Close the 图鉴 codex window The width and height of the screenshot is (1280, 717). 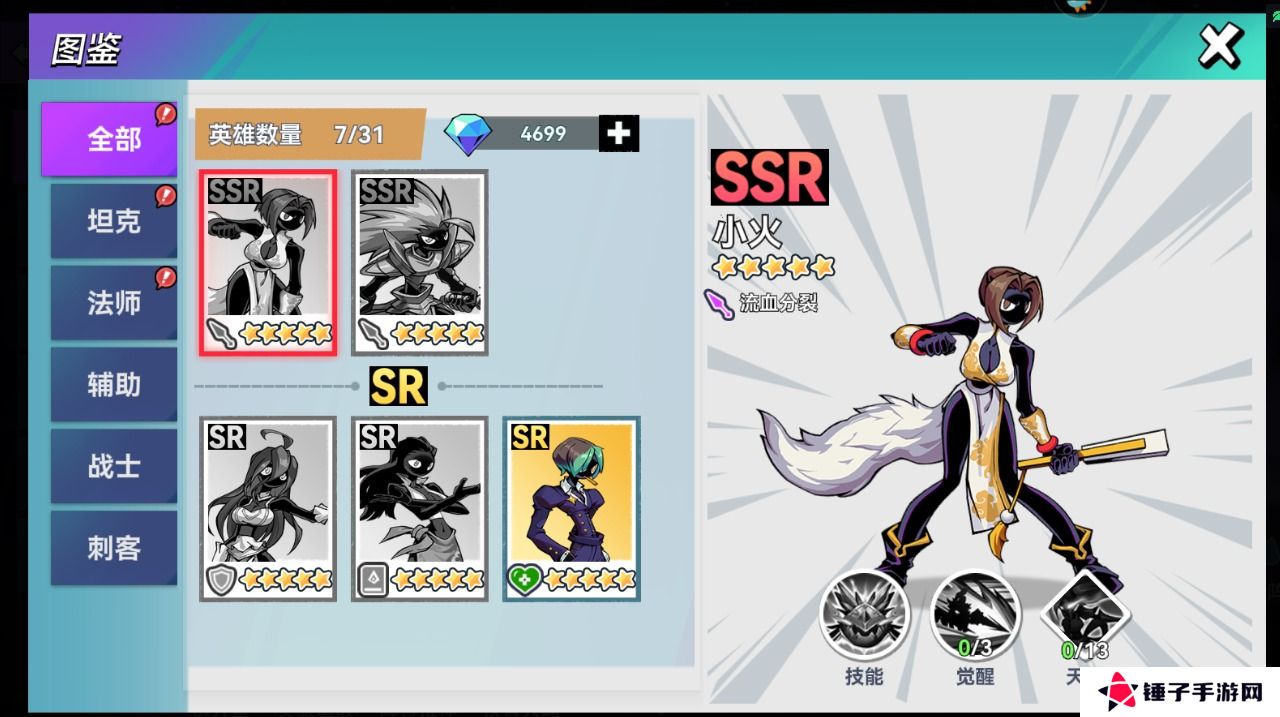[1220, 45]
